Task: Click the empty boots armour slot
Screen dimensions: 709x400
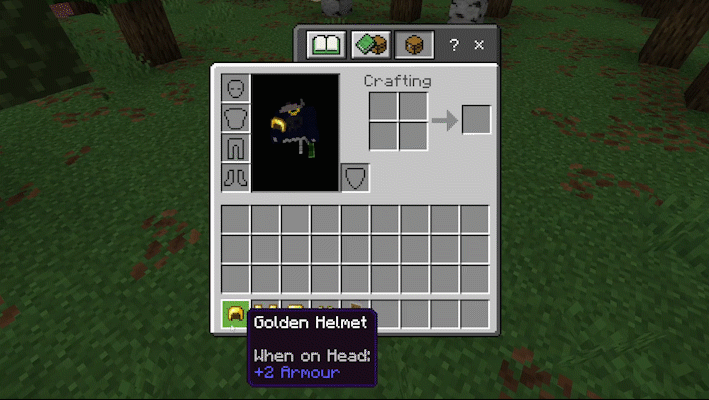Action: pyautogui.click(x=235, y=178)
